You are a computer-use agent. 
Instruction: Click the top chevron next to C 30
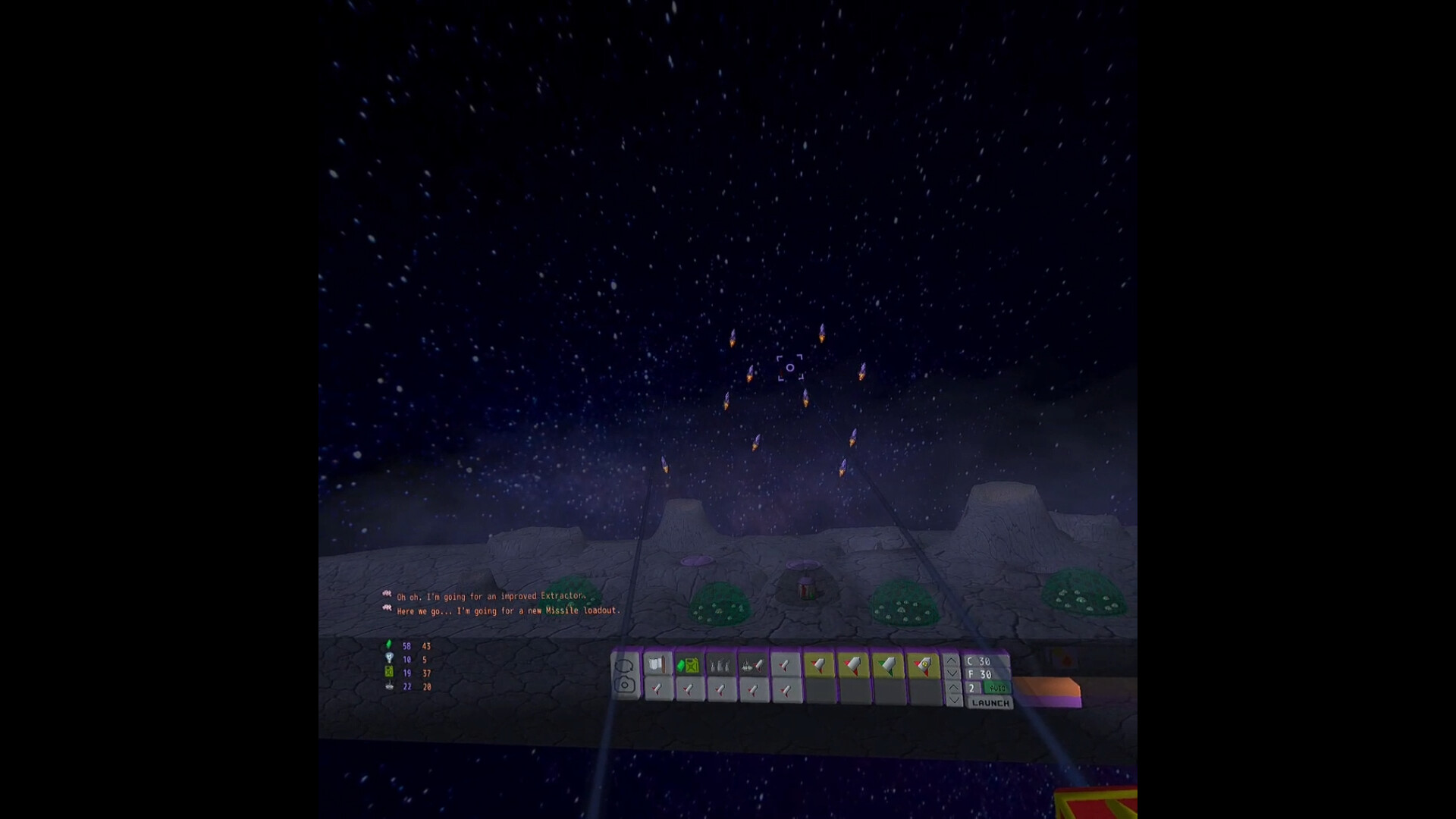coord(953,661)
